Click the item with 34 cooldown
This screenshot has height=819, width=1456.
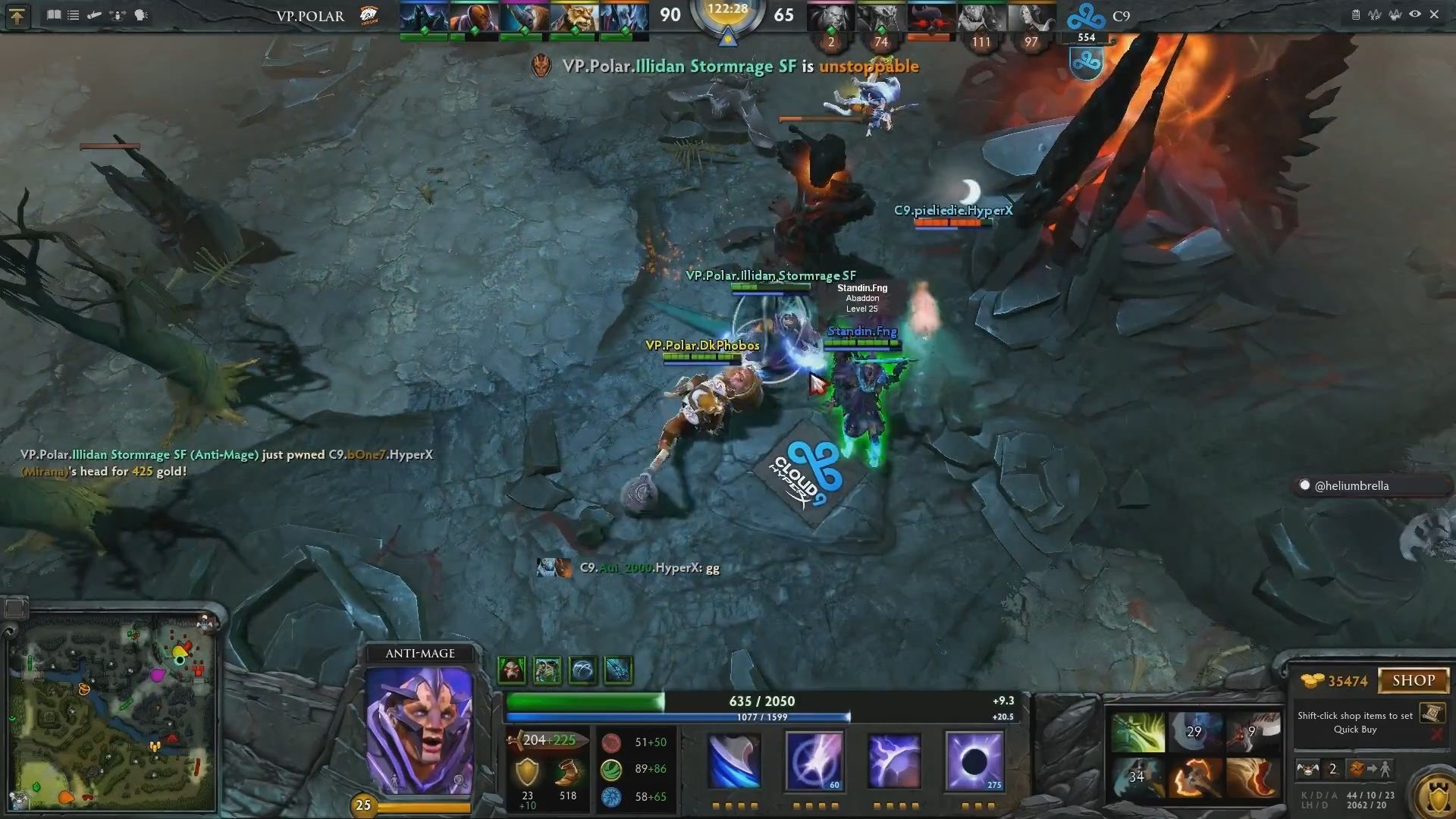pyautogui.click(x=1137, y=777)
